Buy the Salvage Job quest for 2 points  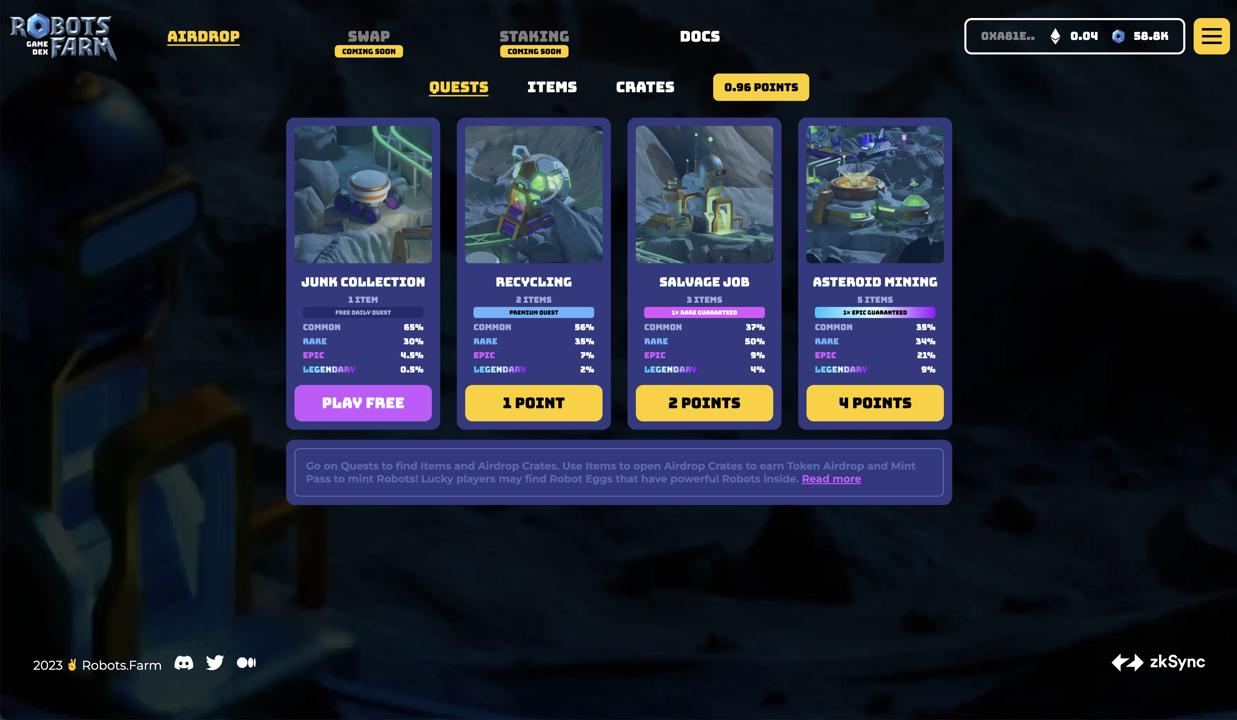704,403
